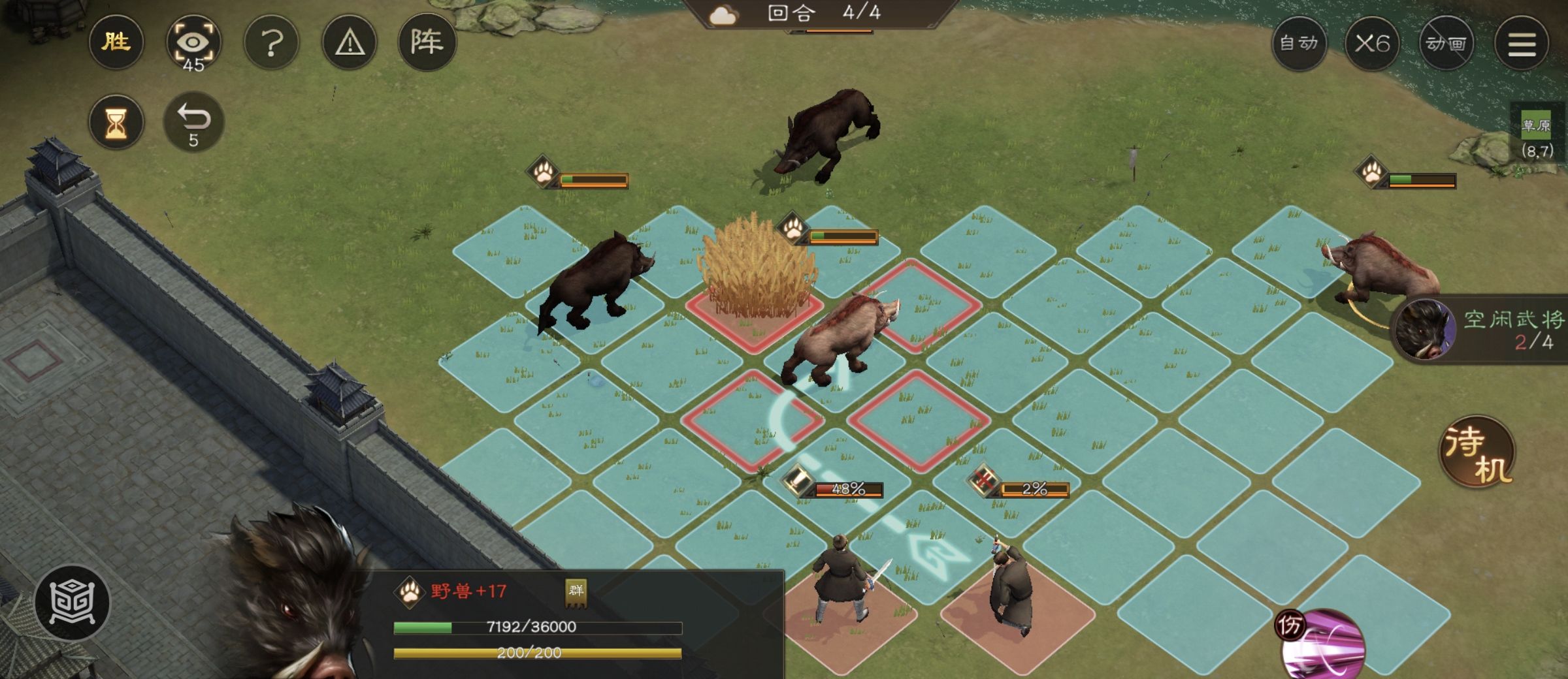Open the 空闲武将 idle generals panel
The image size is (1568, 679).
pyautogui.click(x=1483, y=329)
